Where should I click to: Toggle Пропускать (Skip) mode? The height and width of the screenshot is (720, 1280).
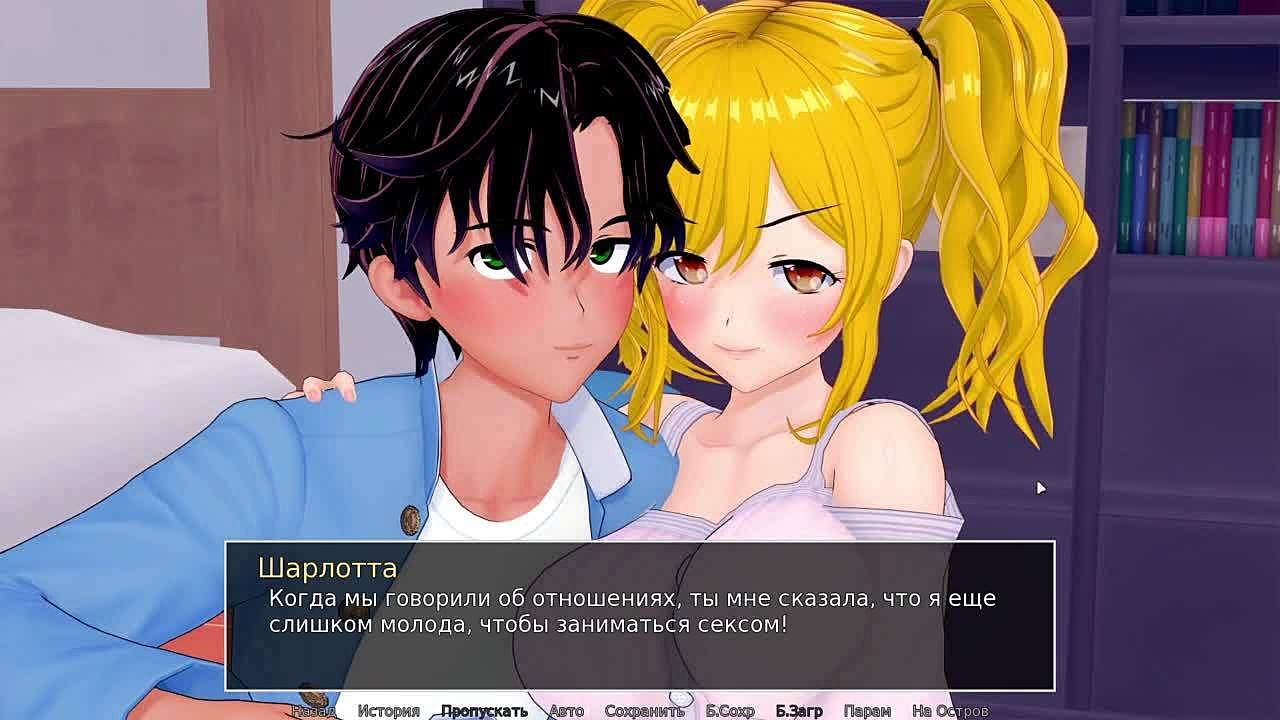pos(484,711)
